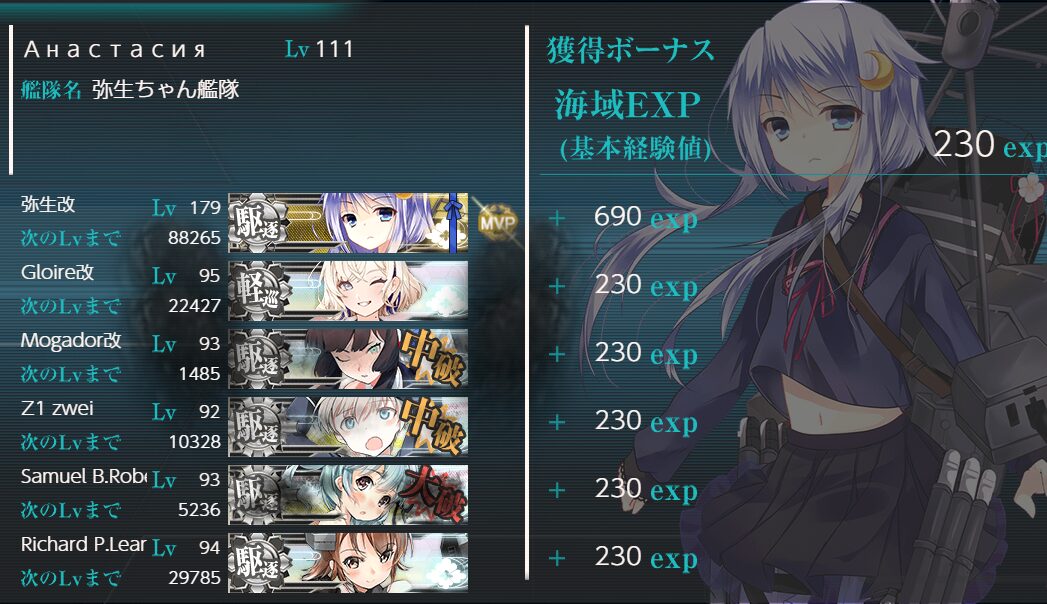
Task: Select the 弥生改 ship banner
Action: [348, 222]
